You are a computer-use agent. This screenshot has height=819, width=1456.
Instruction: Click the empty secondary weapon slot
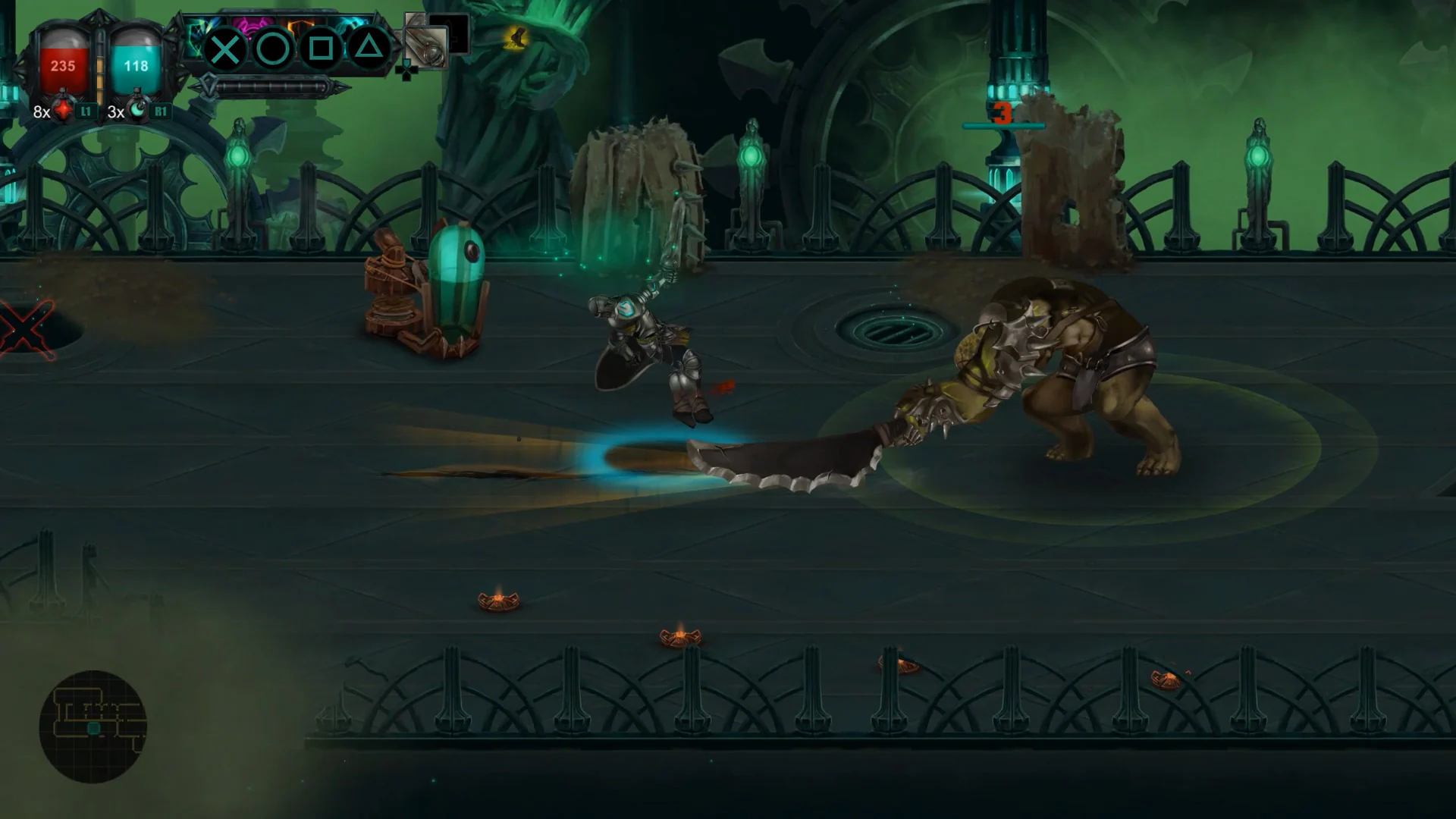point(453,30)
